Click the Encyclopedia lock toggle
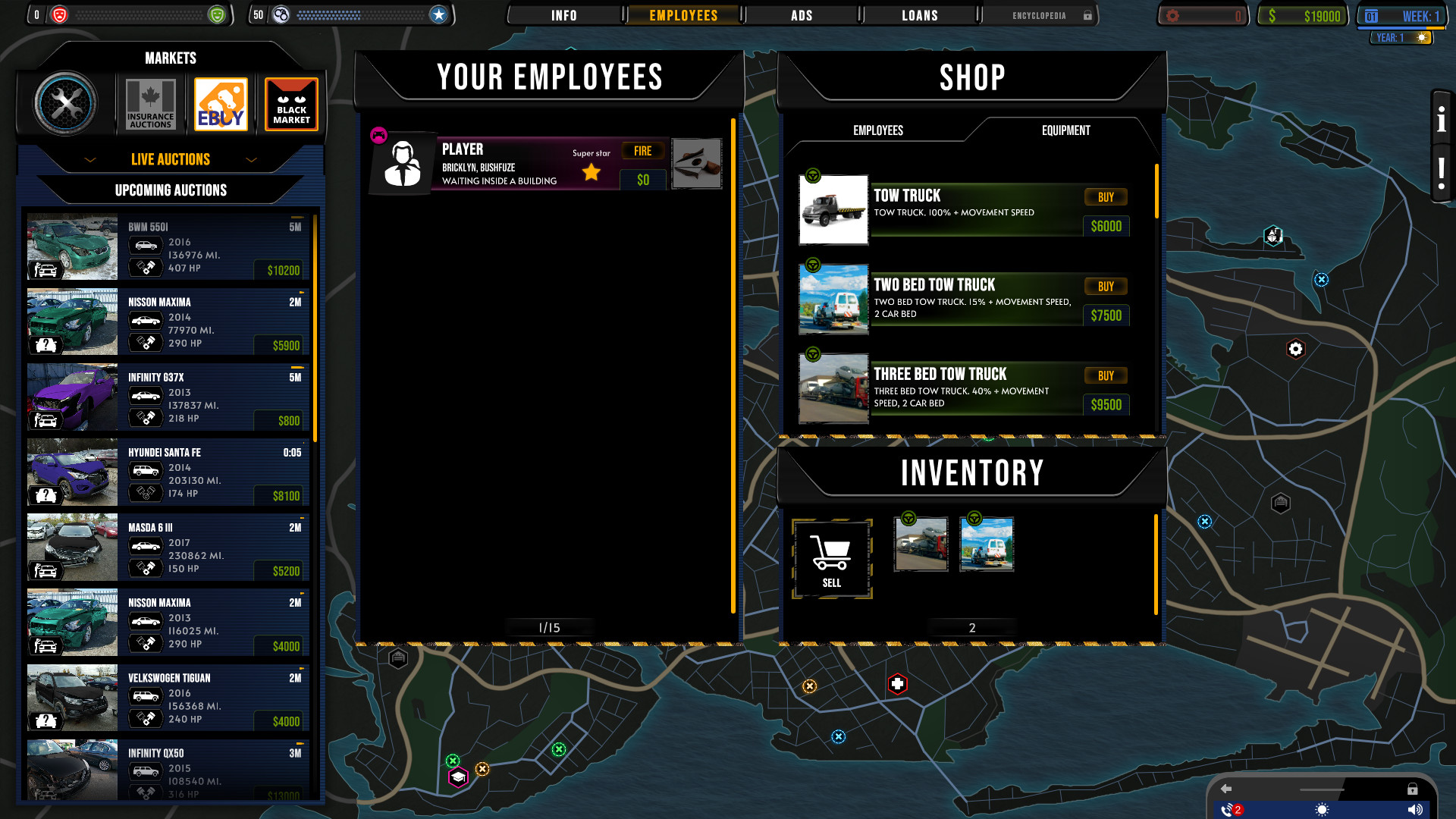 pyautogui.click(x=1087, y=15)
